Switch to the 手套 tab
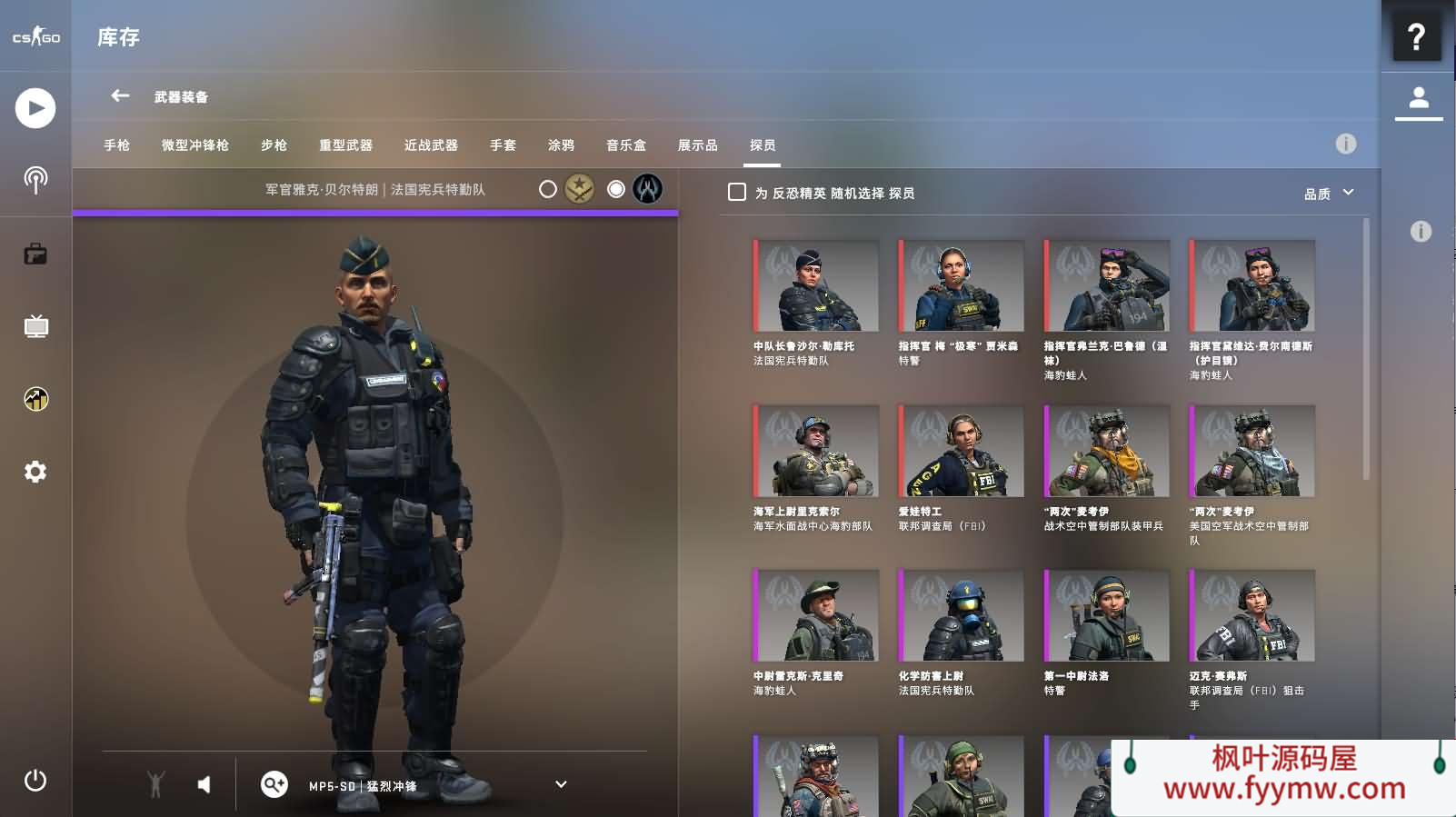Image resolution: width=1456 pixels, height=817 pixels. (503, 145)
